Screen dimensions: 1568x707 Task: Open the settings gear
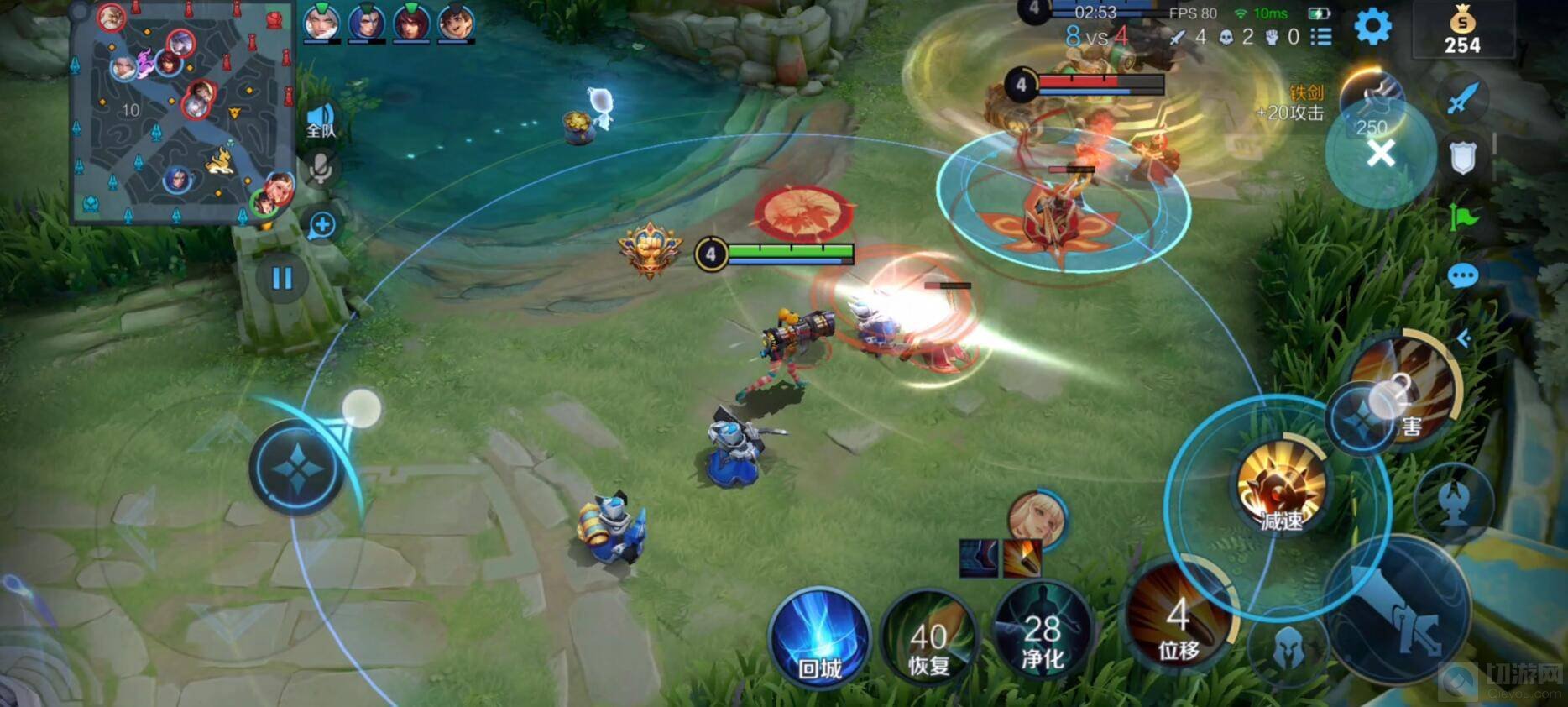(x=1372, y=27)
